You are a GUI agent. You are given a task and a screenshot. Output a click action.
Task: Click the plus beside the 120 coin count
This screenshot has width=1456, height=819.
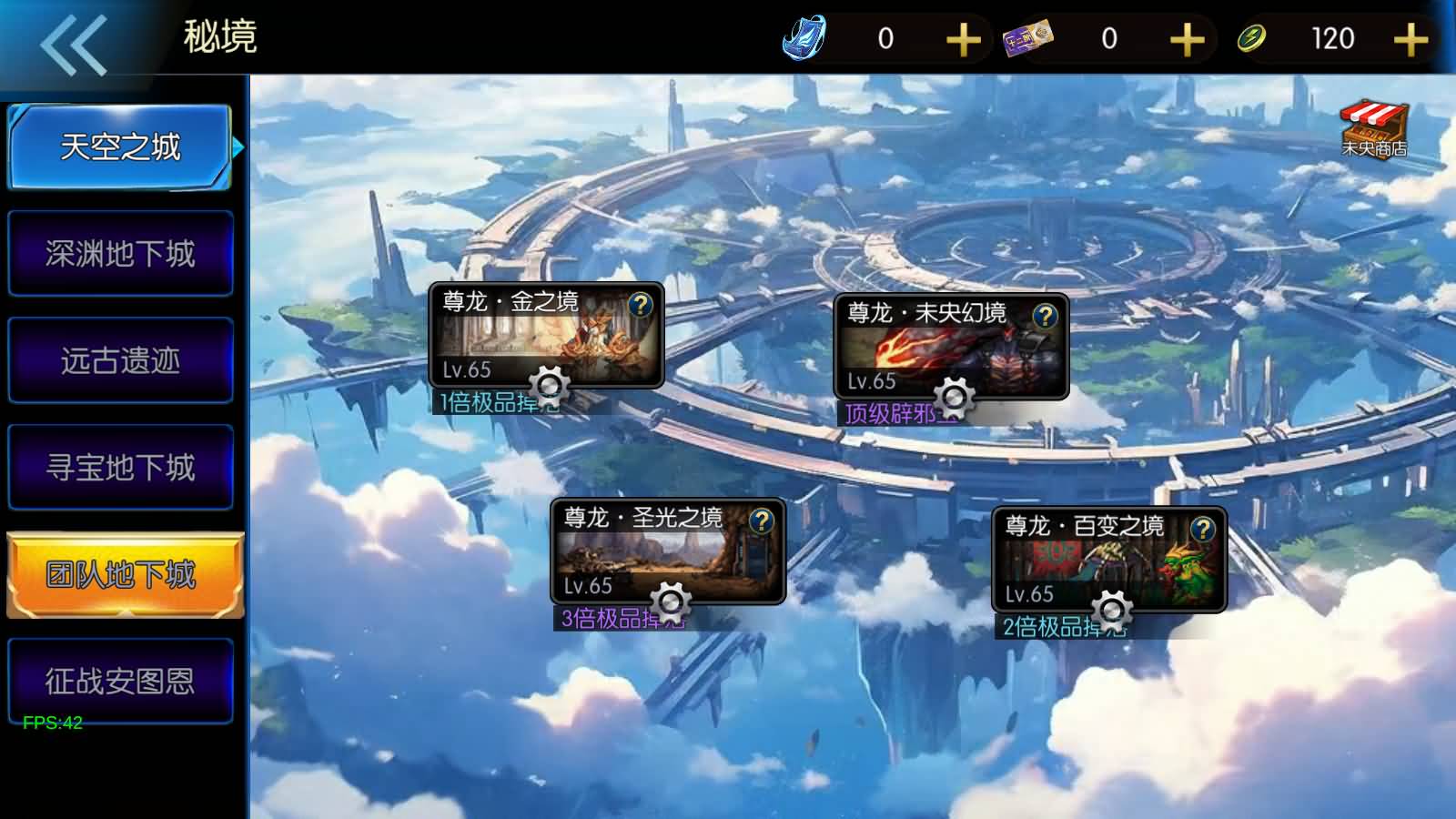1410,38
